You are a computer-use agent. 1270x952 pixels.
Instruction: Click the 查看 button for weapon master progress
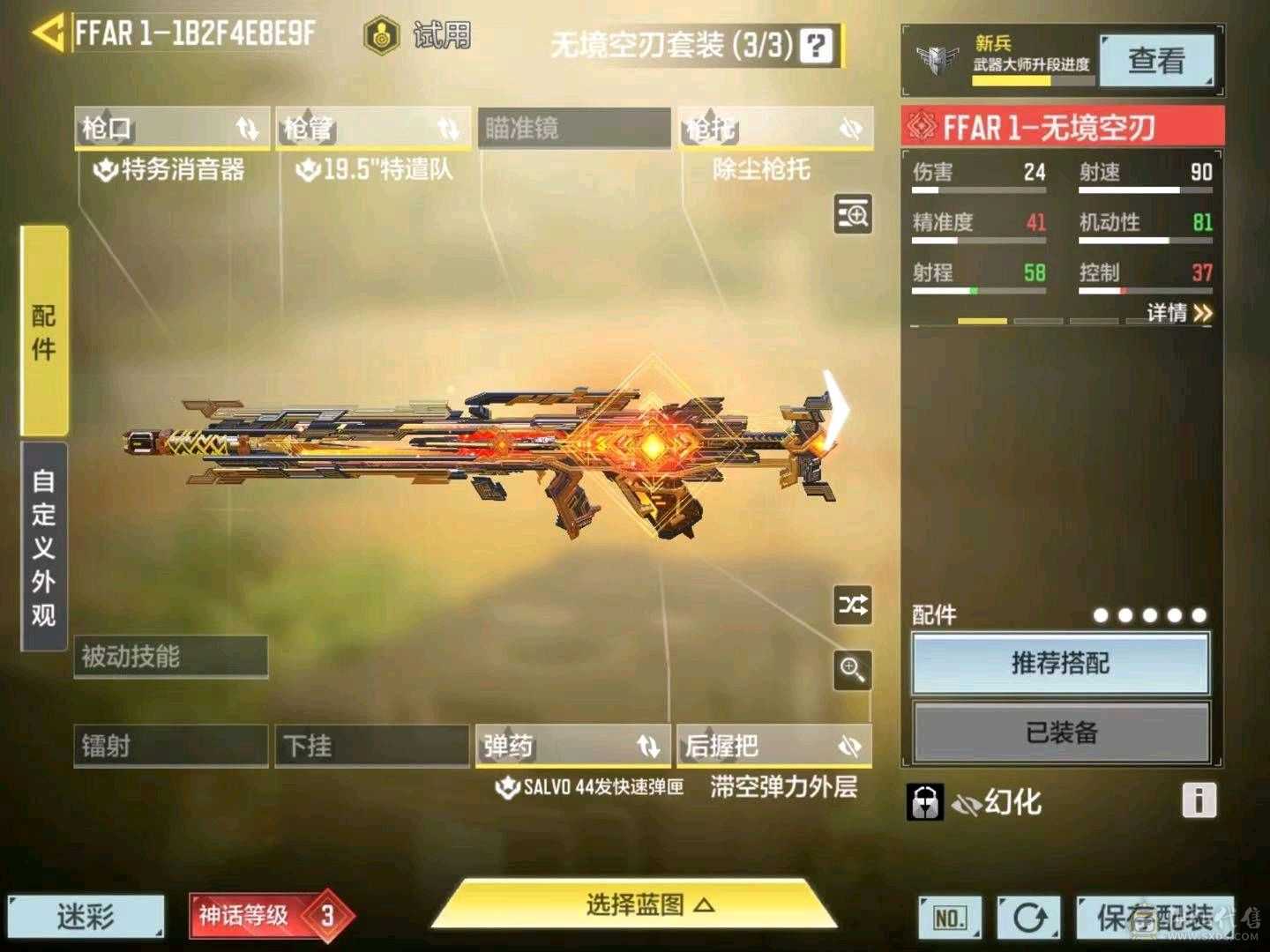(x=1156, y=62)
